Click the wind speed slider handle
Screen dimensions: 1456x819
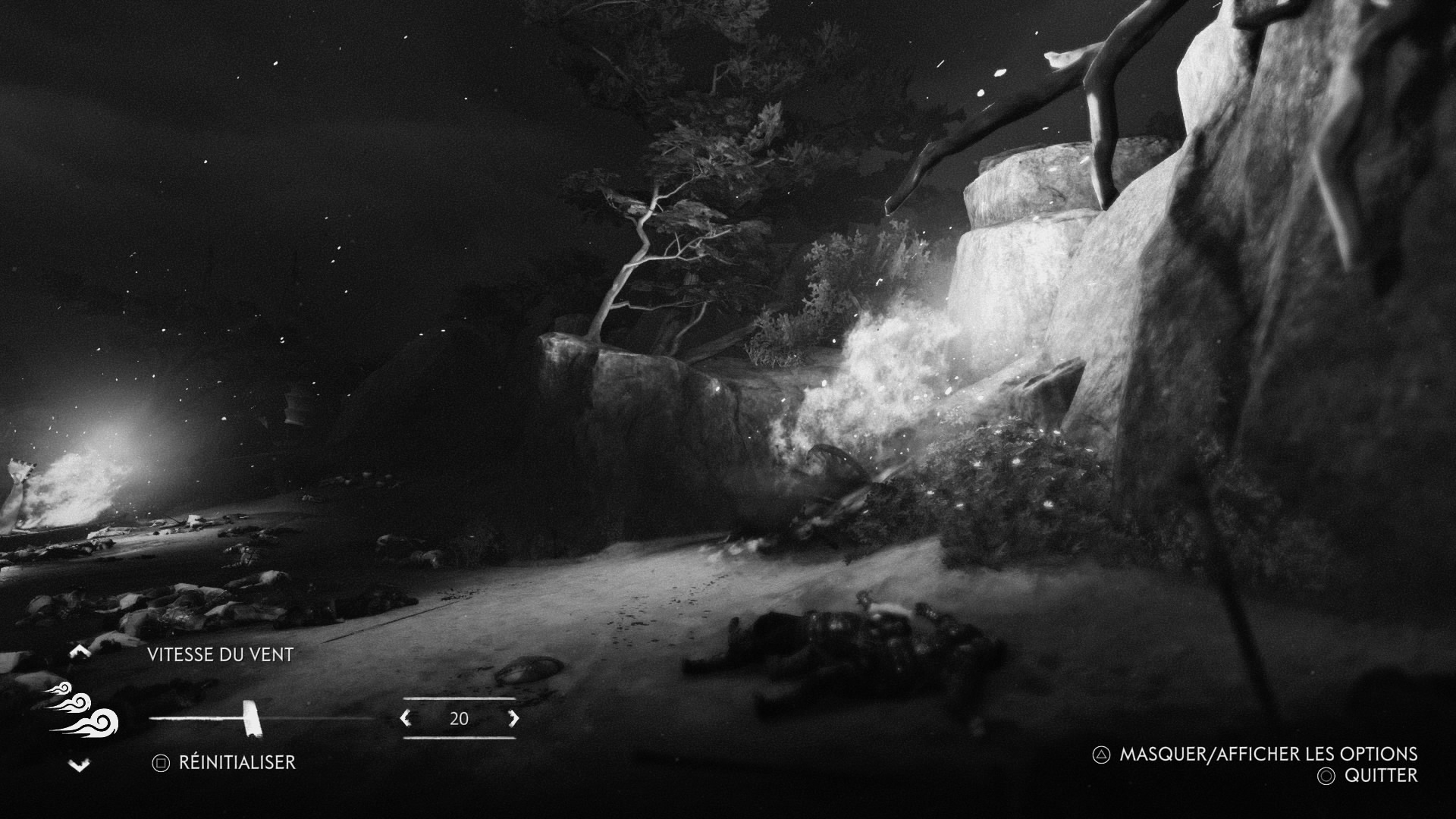click(250, 718)
